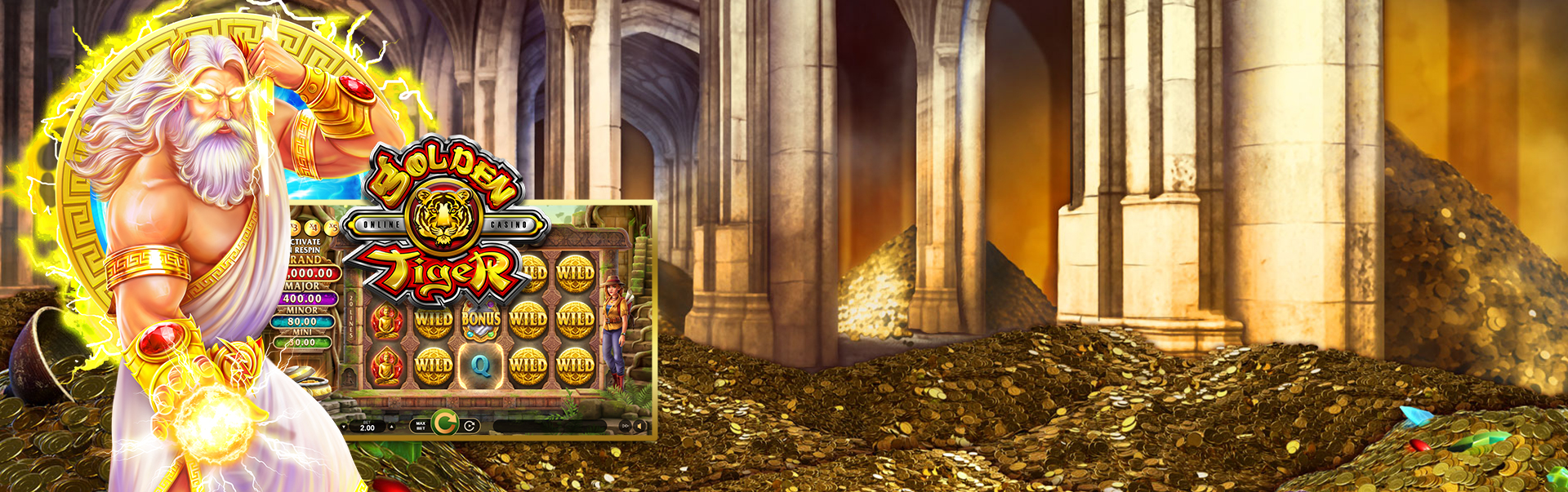
Task: Increase the bet amount with up arrow
Action: pyautogui.click(x=391, y=426)
